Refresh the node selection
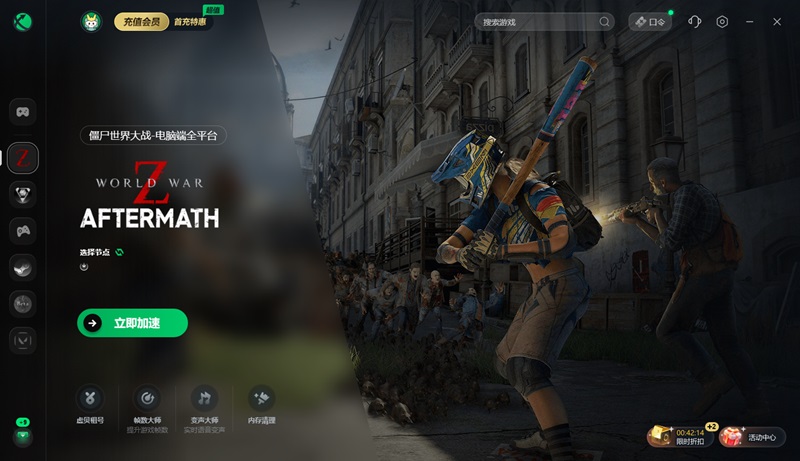Screen dimensions: 800x461 pyautogui.click(x=119, y=252)
